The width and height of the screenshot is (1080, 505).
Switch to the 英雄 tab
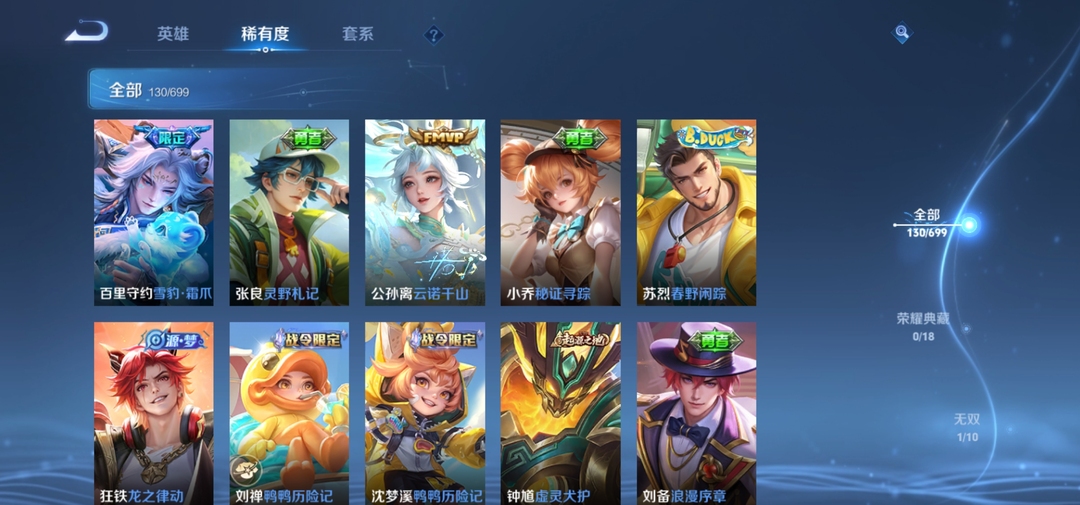172,34
